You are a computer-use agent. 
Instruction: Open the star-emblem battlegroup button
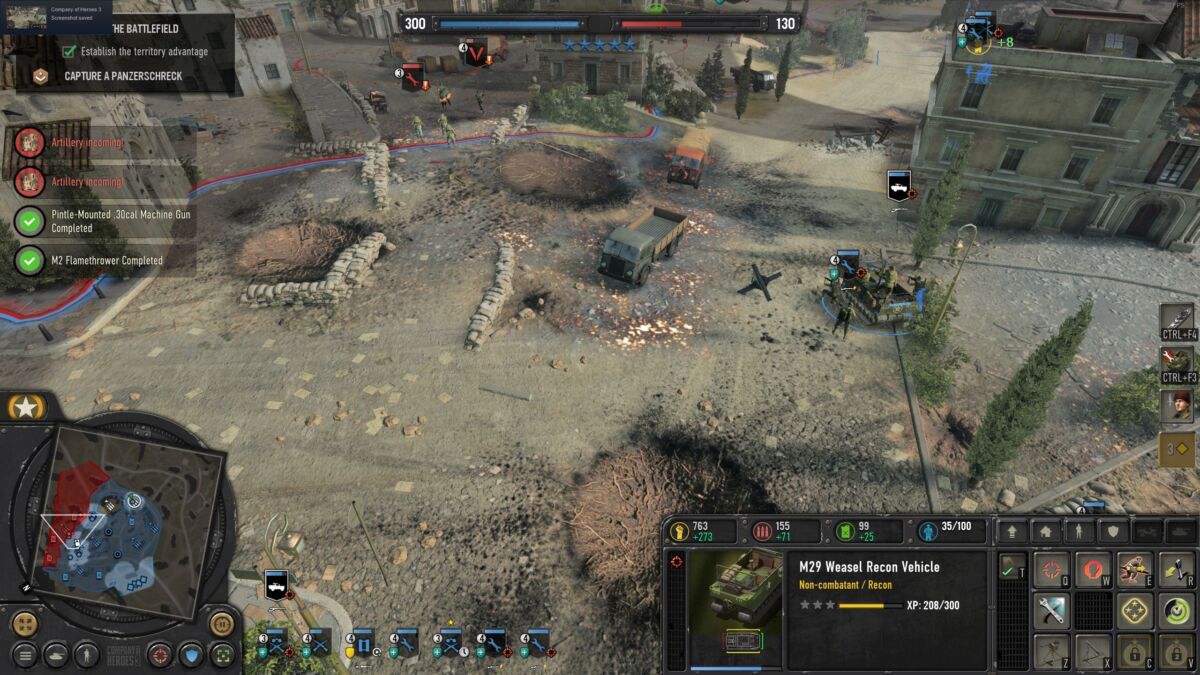click(22, 407)
